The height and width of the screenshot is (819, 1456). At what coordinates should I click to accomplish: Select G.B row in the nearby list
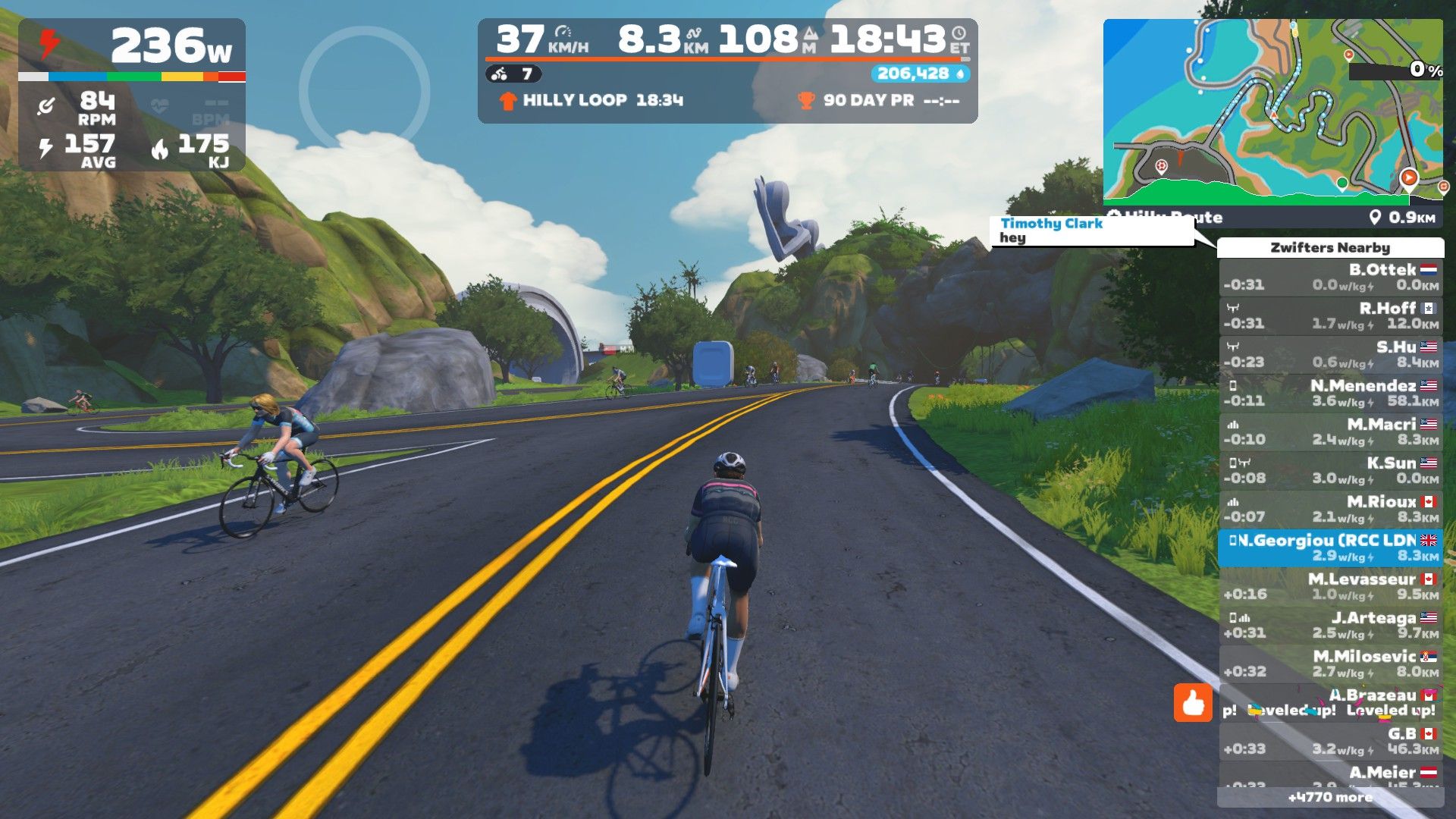(1330, 741)
